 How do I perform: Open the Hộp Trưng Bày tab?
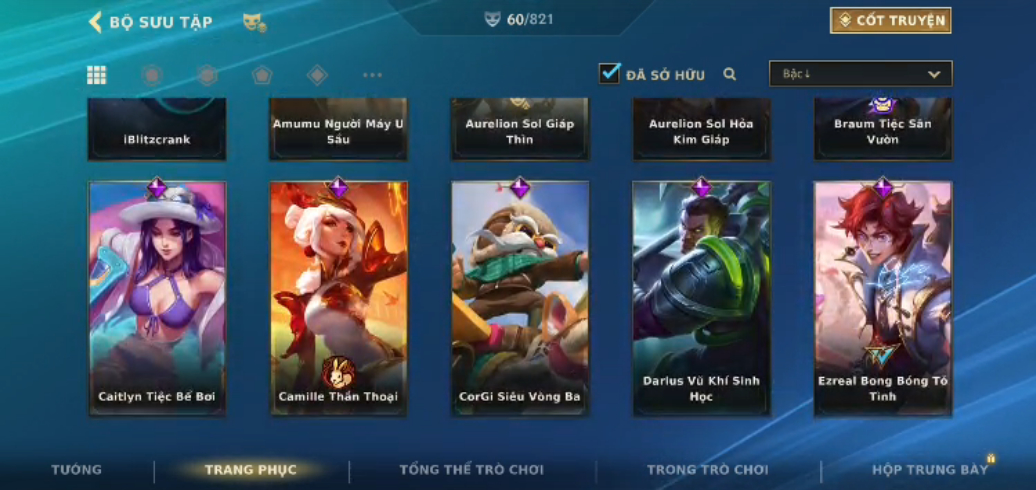929,470
